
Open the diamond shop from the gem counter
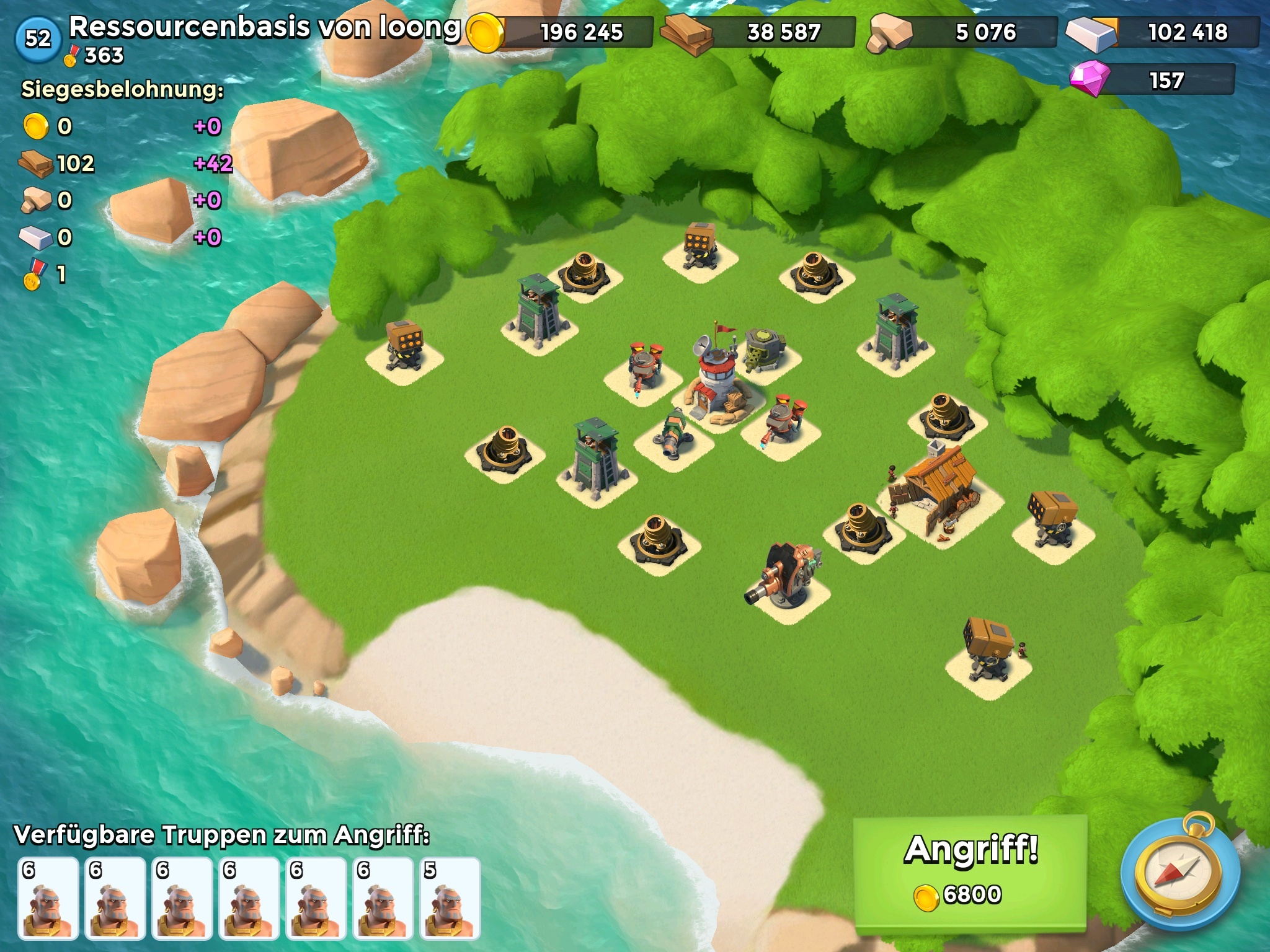click(1153, 81)
